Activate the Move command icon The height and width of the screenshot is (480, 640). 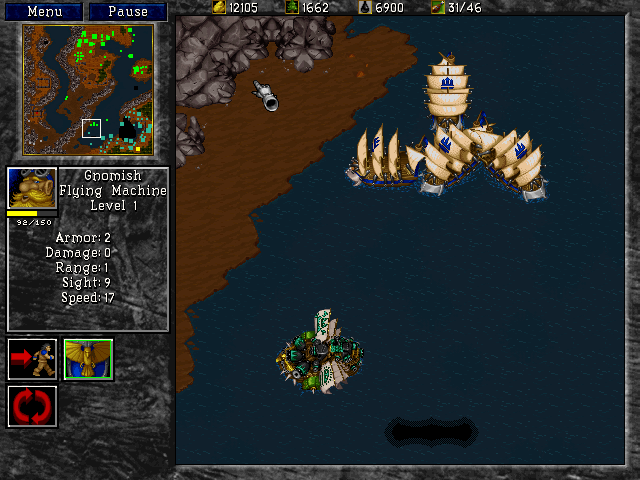tap(32, 359)
